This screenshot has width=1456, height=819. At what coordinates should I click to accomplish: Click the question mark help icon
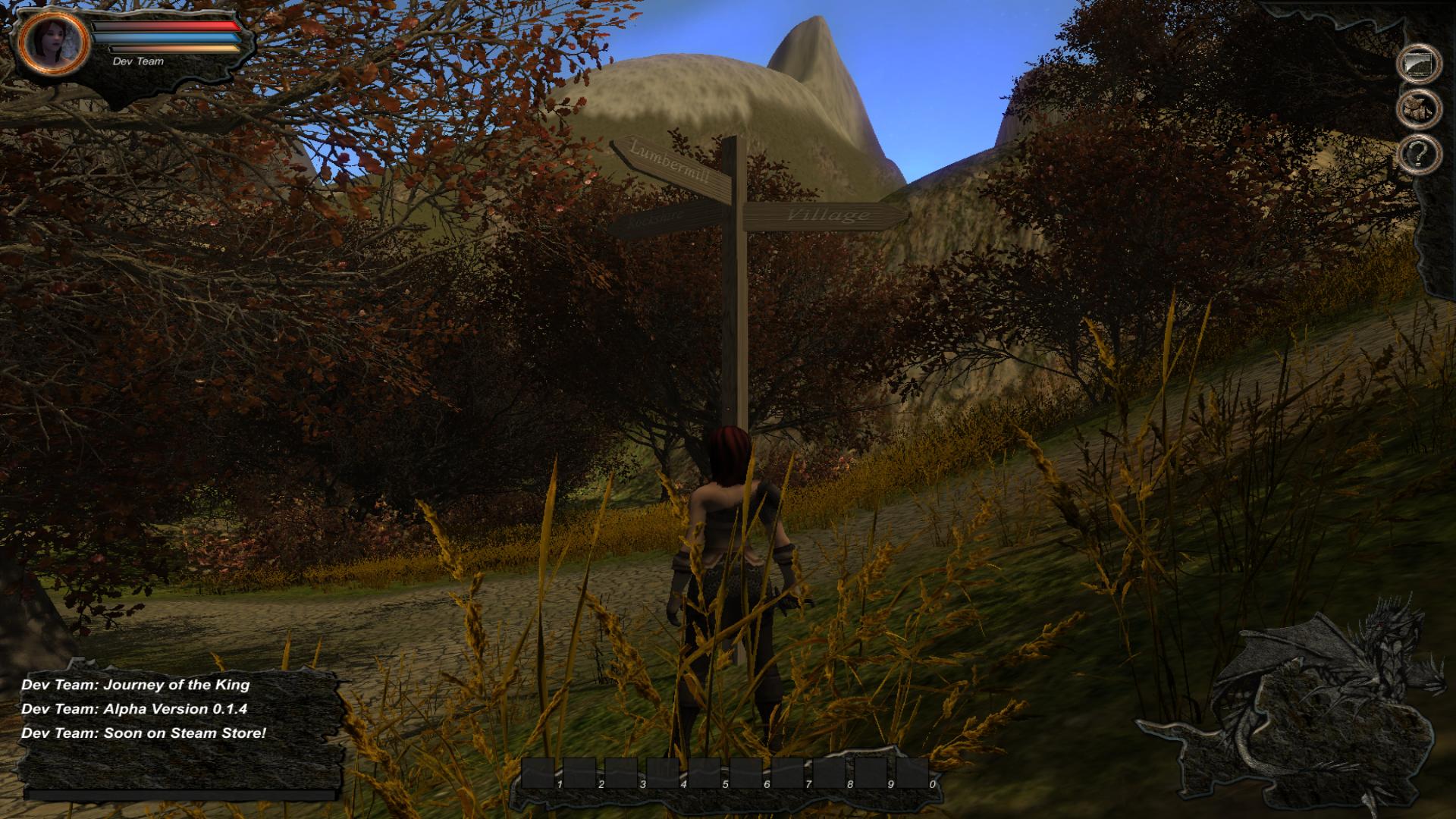tap(1420, 155)
